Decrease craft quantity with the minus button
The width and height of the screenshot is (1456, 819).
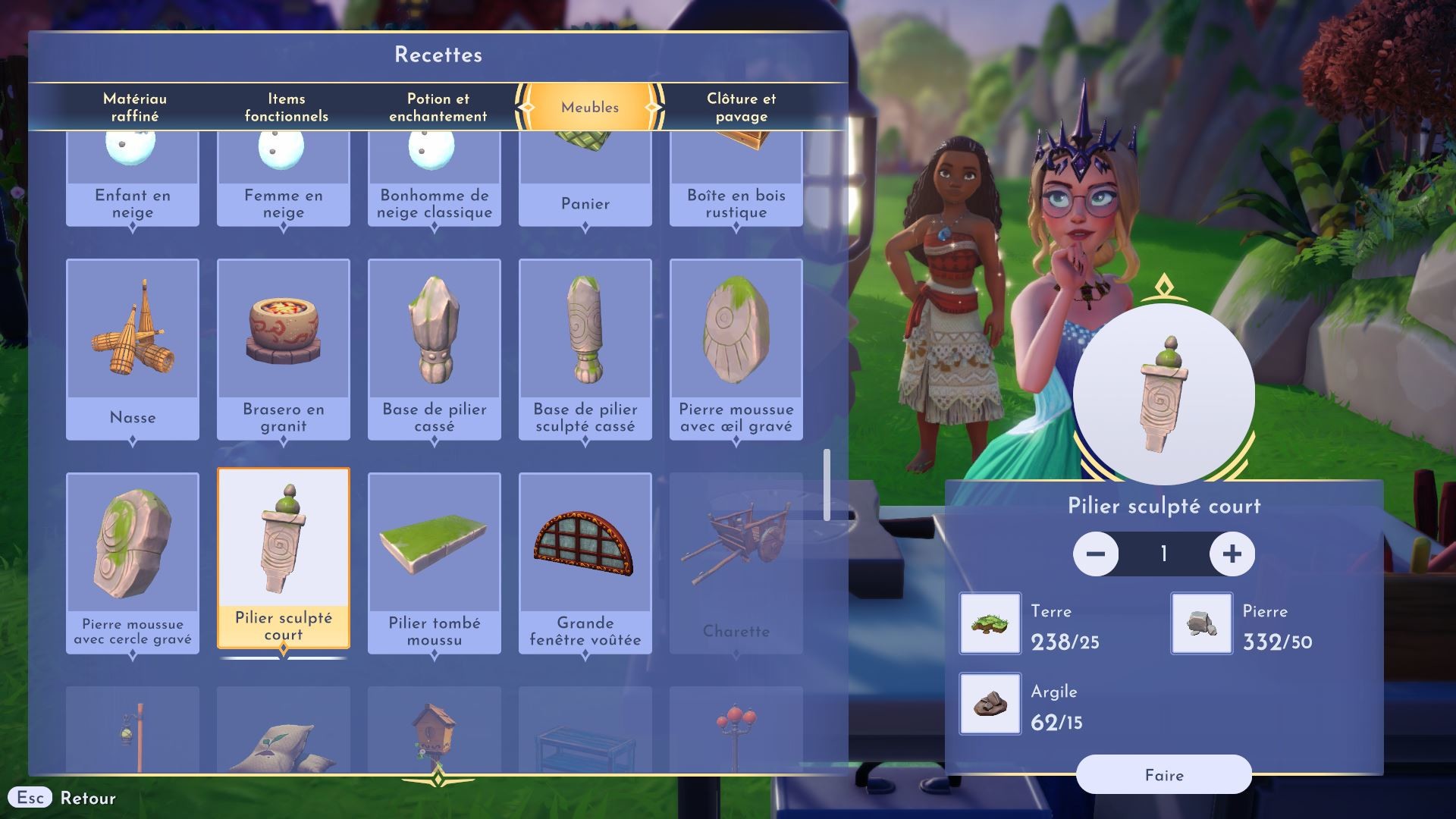coord(1096,554)
